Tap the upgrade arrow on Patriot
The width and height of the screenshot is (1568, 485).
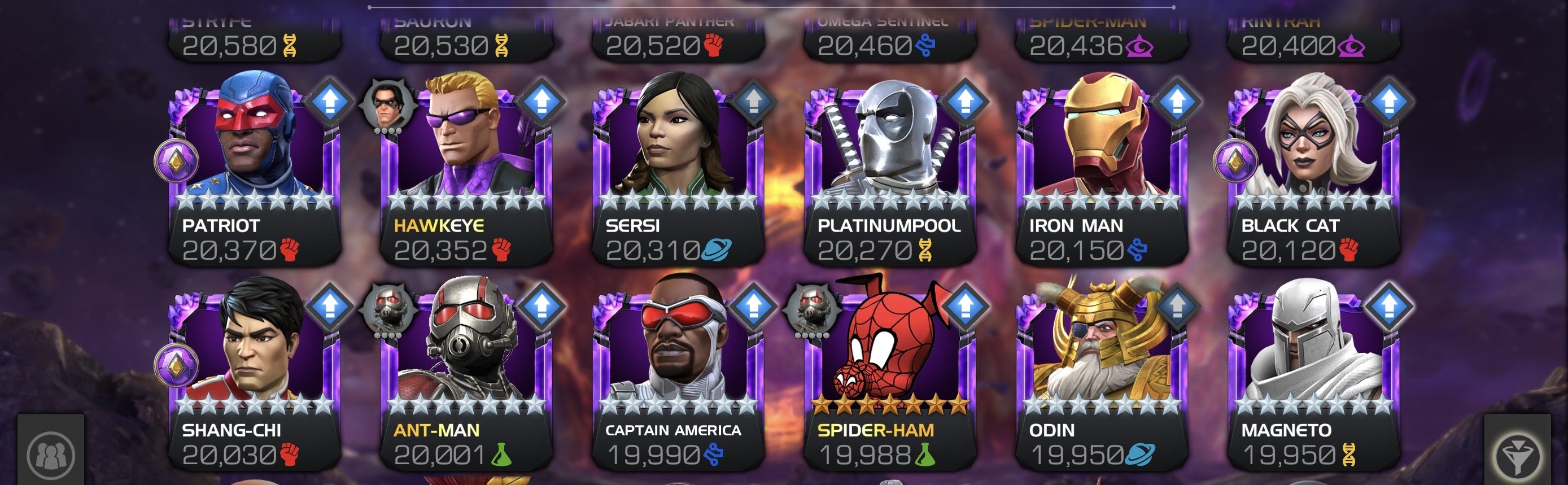point(330,101)
